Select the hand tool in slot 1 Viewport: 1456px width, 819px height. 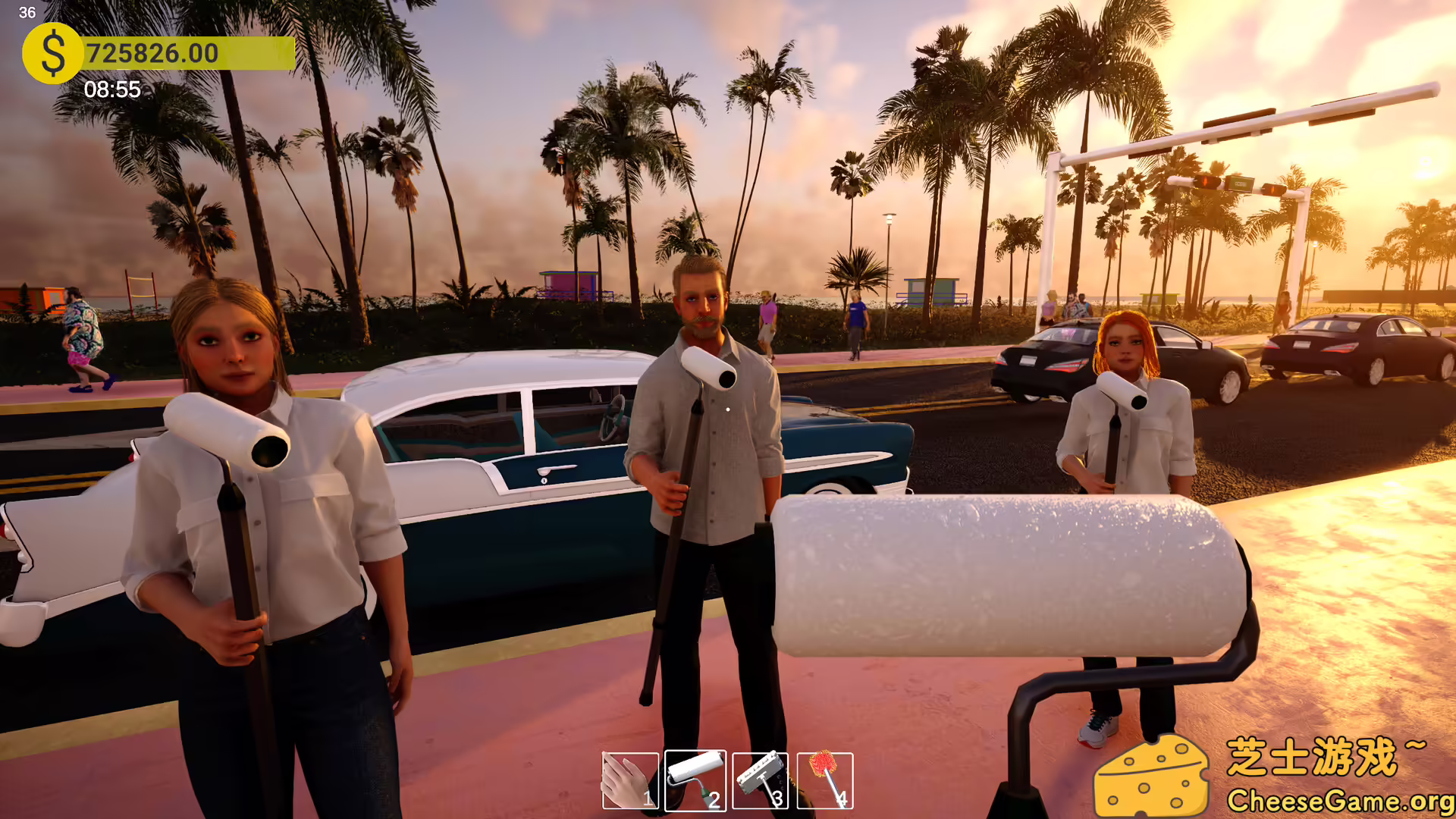click(629, 781)
